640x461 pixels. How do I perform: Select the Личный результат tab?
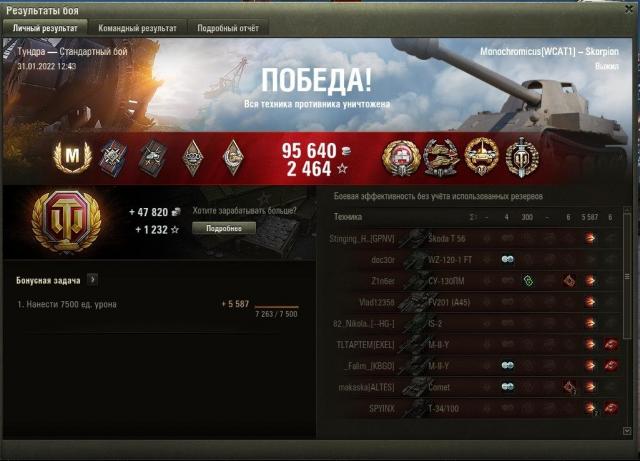[x=46, y=29]
